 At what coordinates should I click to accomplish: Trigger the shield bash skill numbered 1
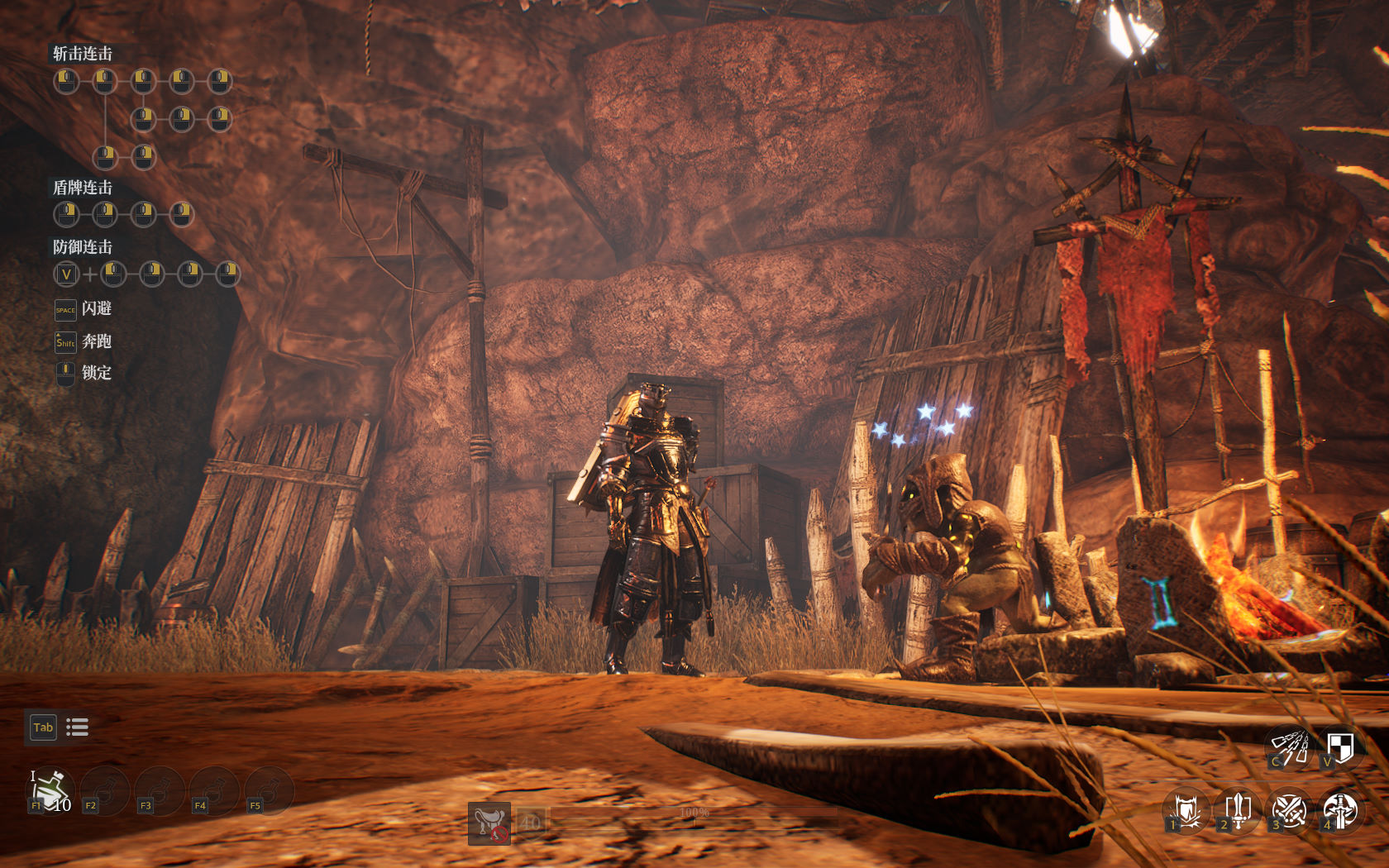1186,811
